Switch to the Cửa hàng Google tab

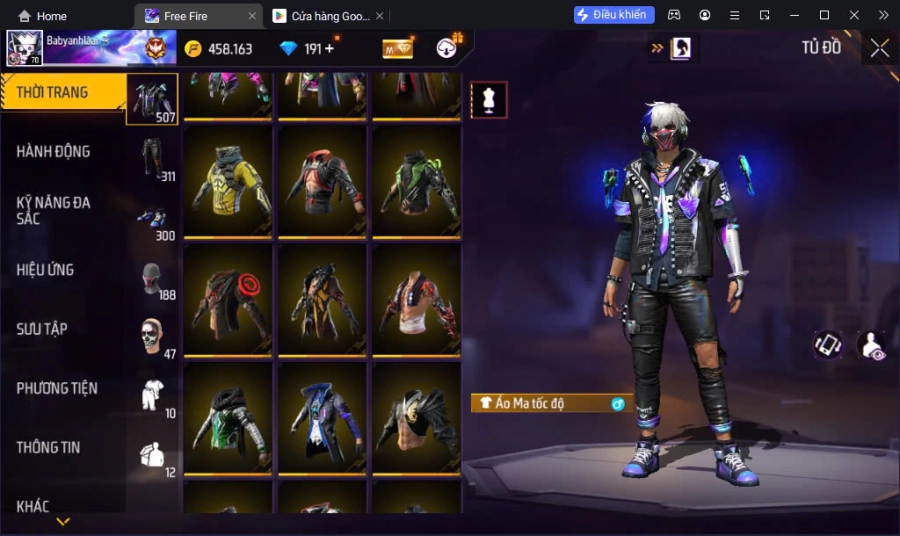click(x=327, y=16)
